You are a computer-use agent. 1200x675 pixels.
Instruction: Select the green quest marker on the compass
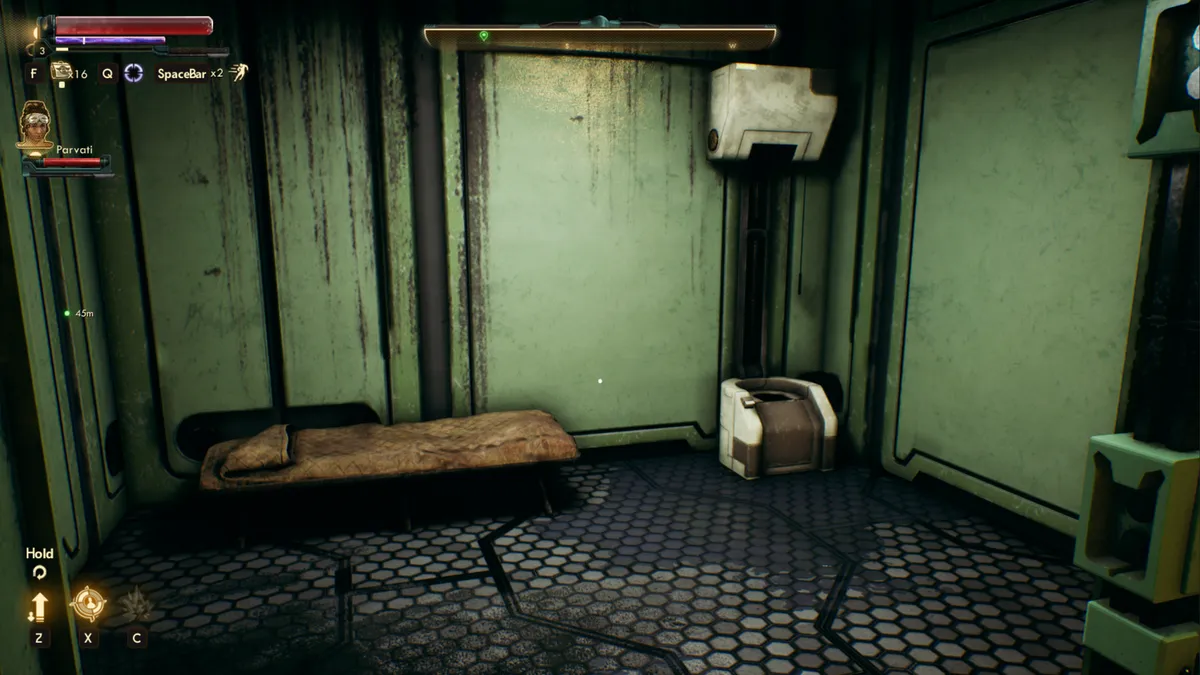(x=484, y=36)
